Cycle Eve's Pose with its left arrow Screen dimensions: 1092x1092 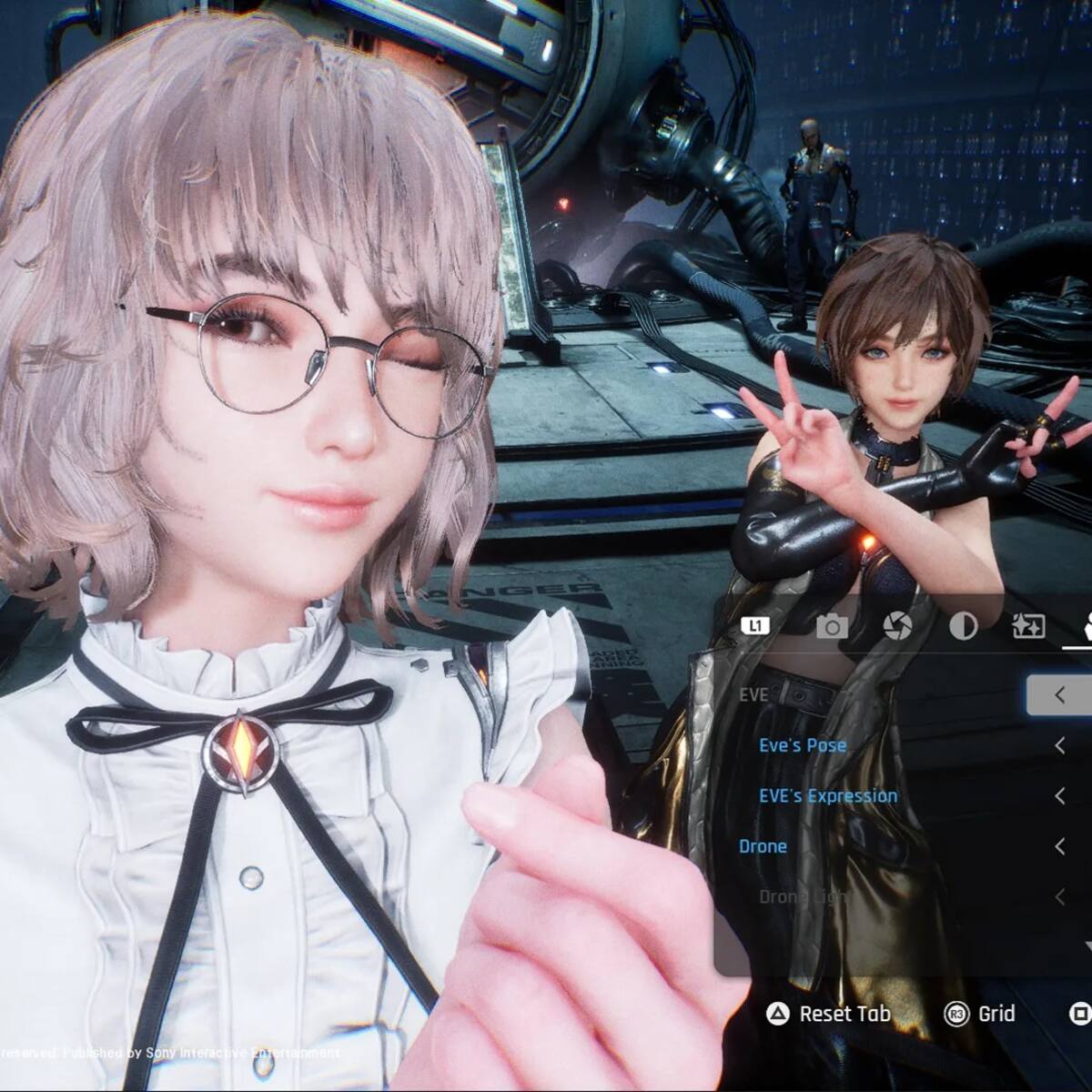1060,745
